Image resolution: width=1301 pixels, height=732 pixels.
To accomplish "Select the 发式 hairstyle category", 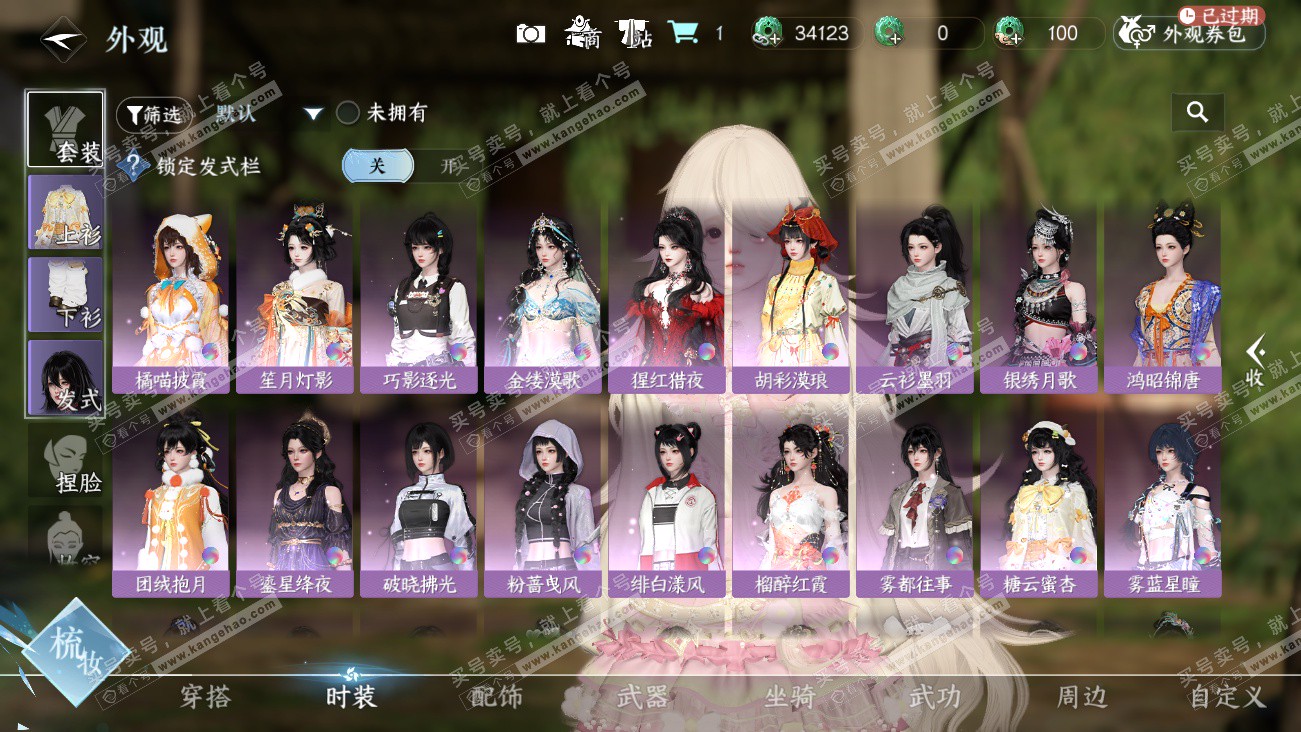I will (66, 378).
